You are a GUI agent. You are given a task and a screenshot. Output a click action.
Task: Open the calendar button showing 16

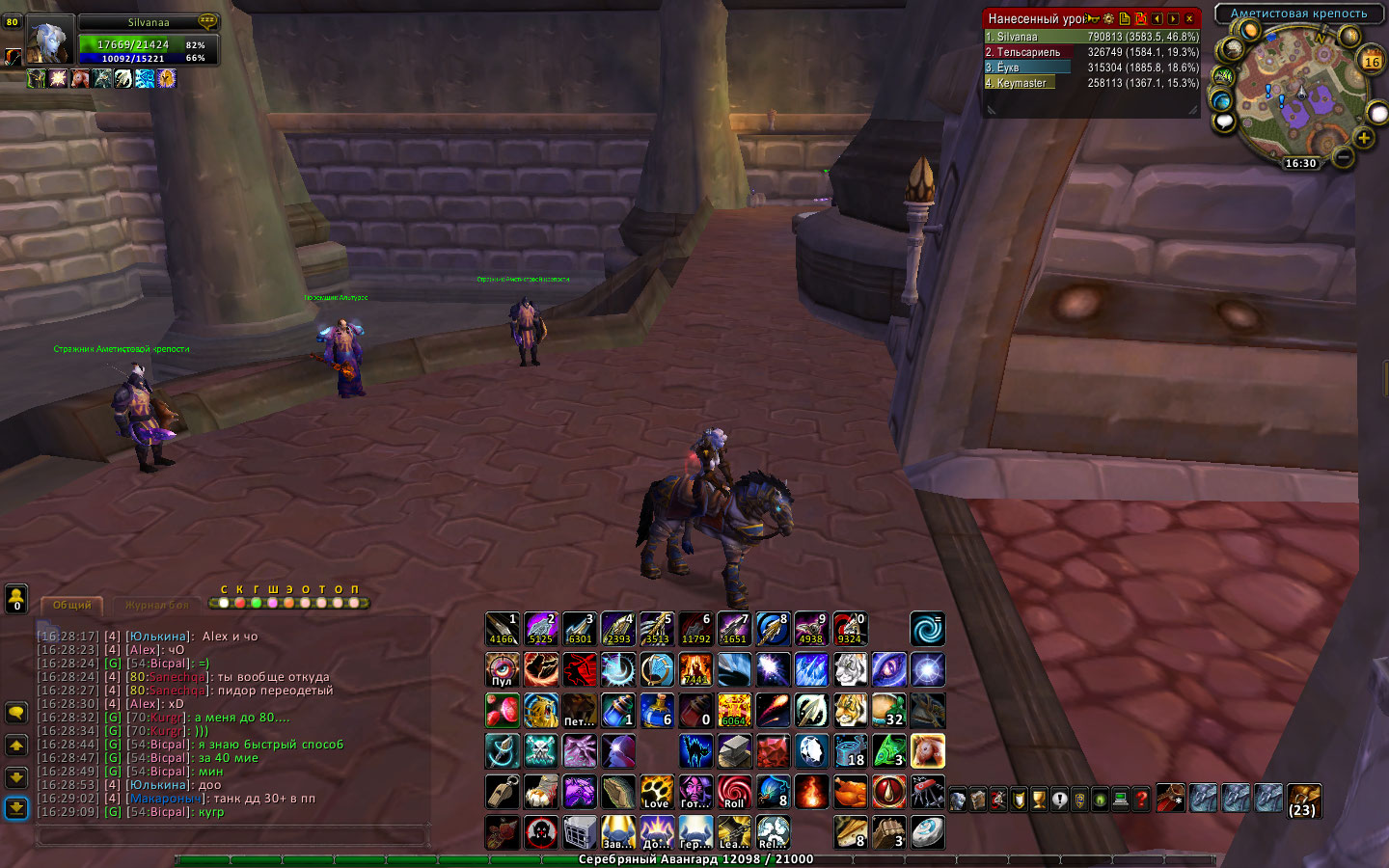tap(1371, 61)
